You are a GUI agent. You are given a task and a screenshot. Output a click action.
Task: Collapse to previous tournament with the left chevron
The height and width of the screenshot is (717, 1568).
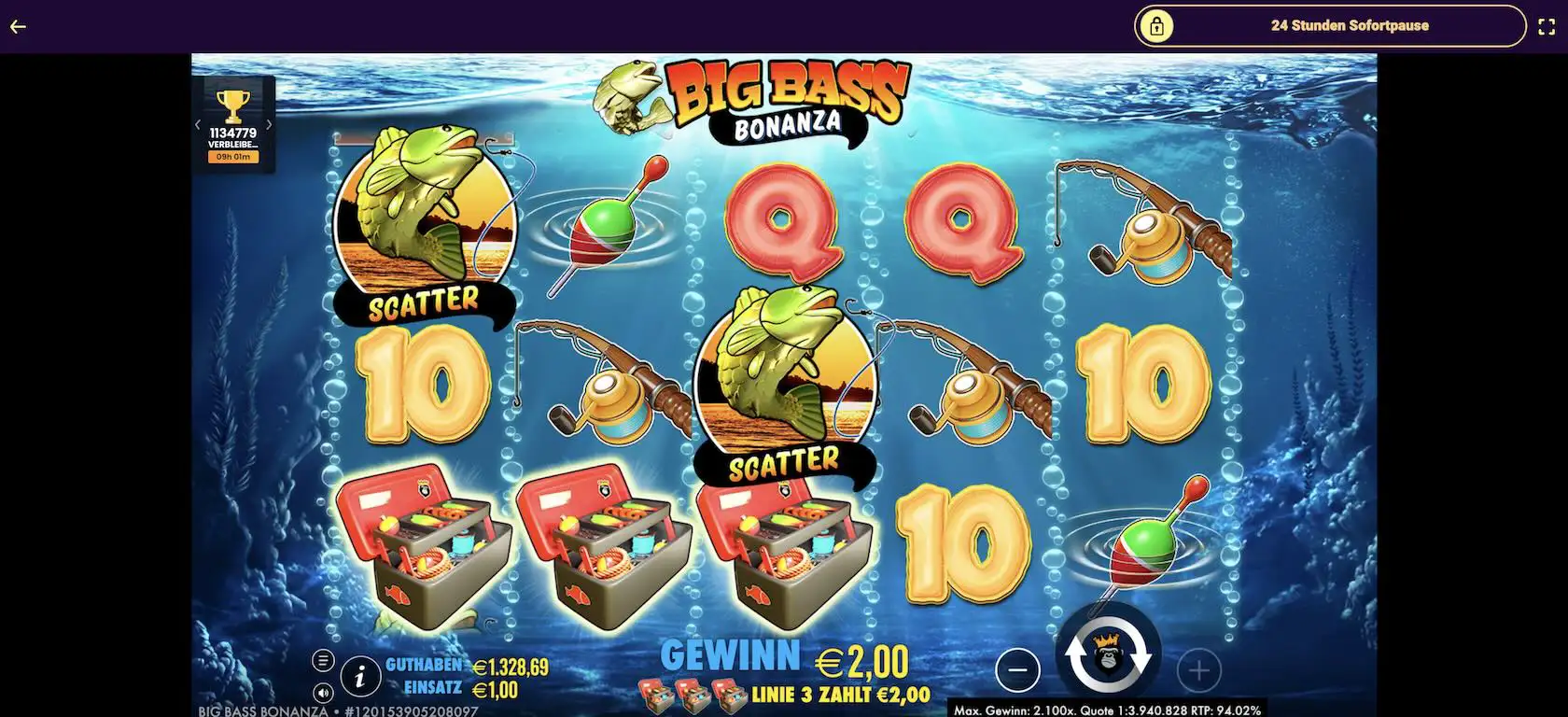tap(197, 122)
